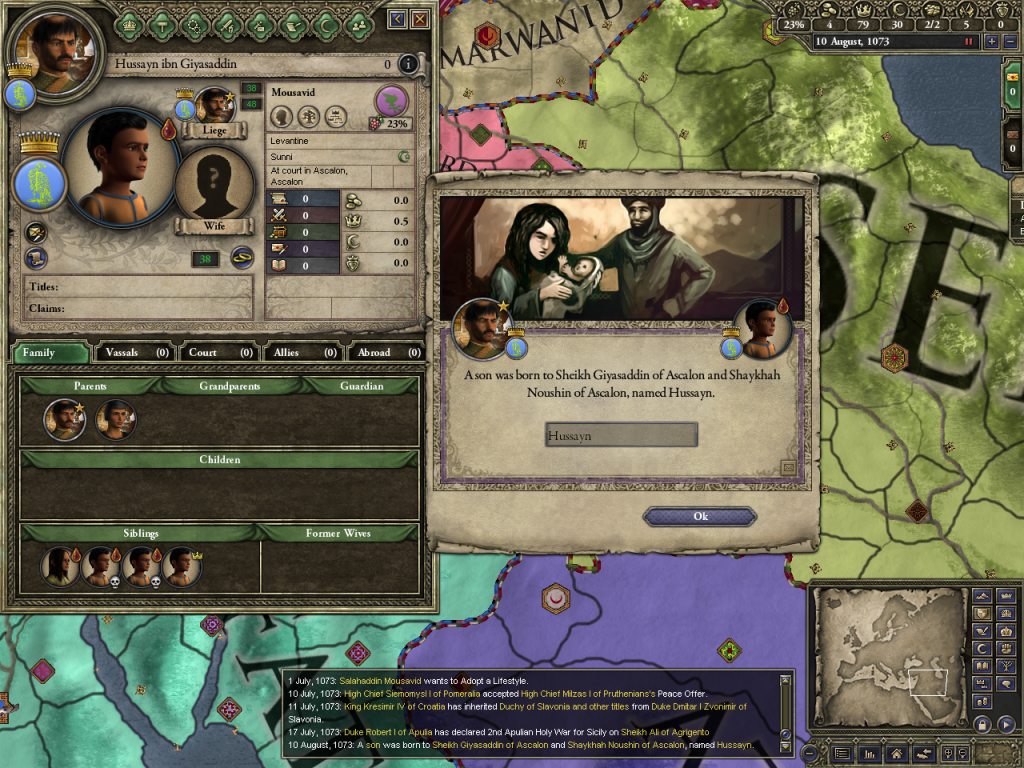
Task: Click the Hussayn name input field
Action: tap(621, 435)
